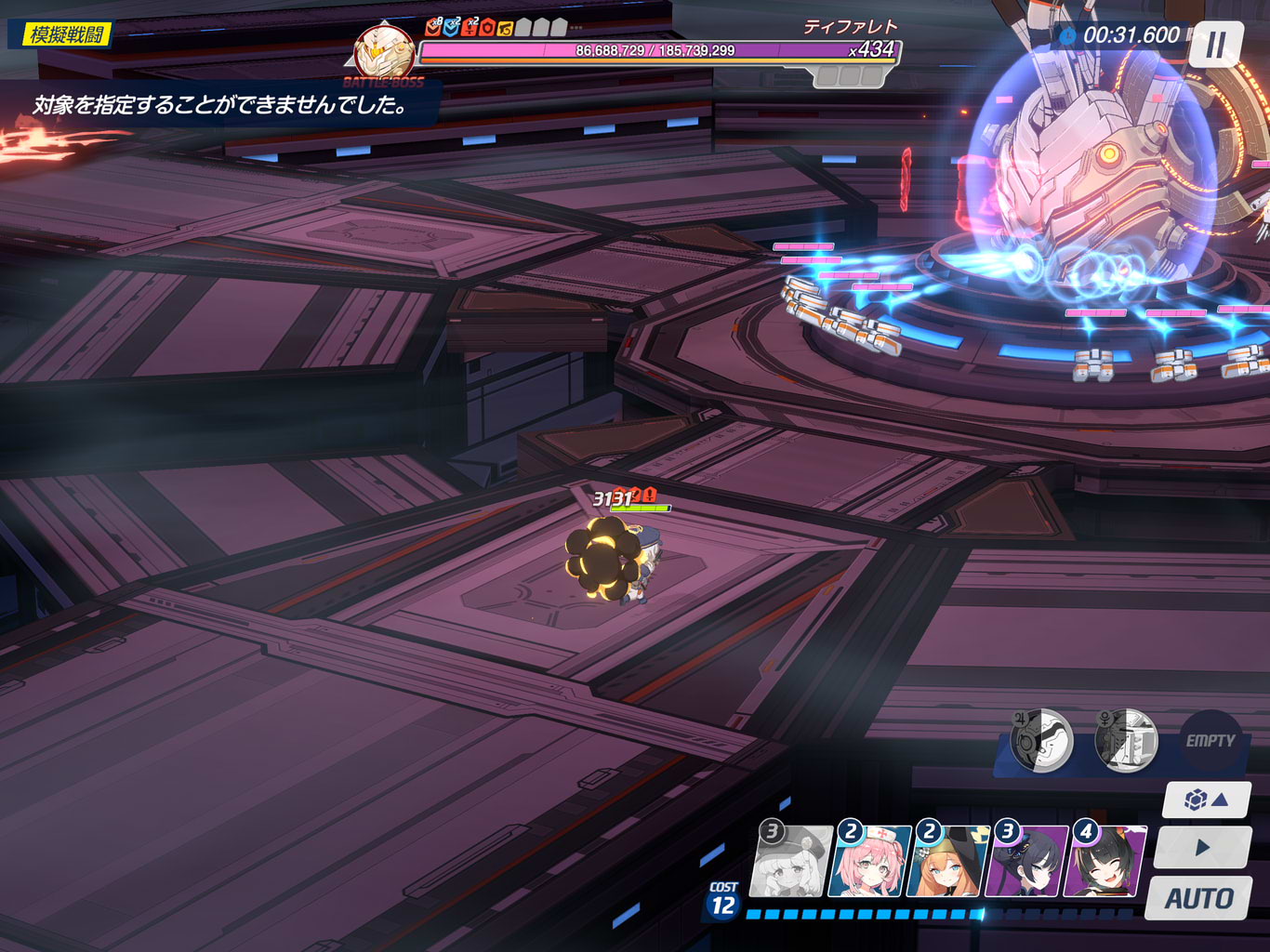The height and width of the screenshot is (952, 1270).
Task: Tap the Mercury-symbol round skill icon
Action: [x=1126, y=741]
